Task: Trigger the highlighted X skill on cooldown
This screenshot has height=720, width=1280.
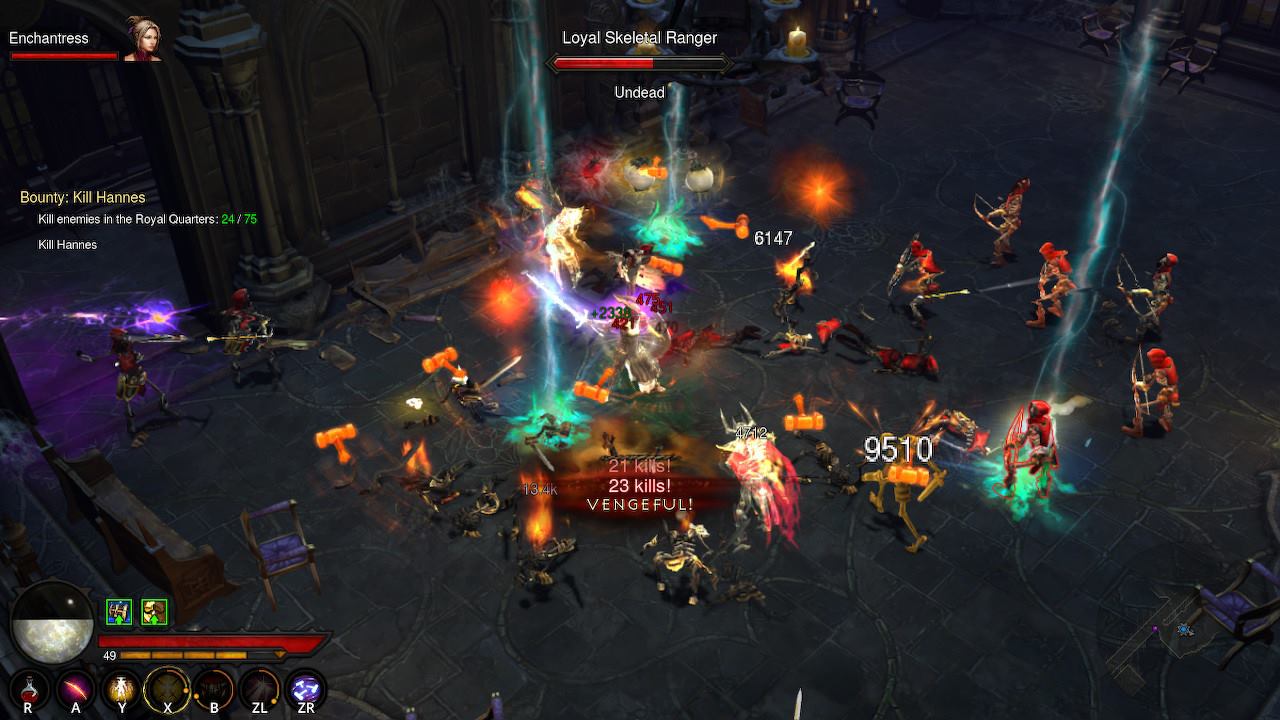Action: [x=166, y=690]
